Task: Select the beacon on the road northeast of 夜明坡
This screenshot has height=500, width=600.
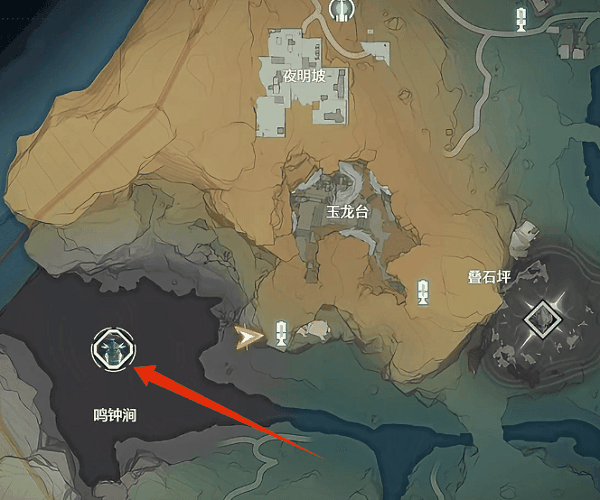Action: click(x=520, y=17)
